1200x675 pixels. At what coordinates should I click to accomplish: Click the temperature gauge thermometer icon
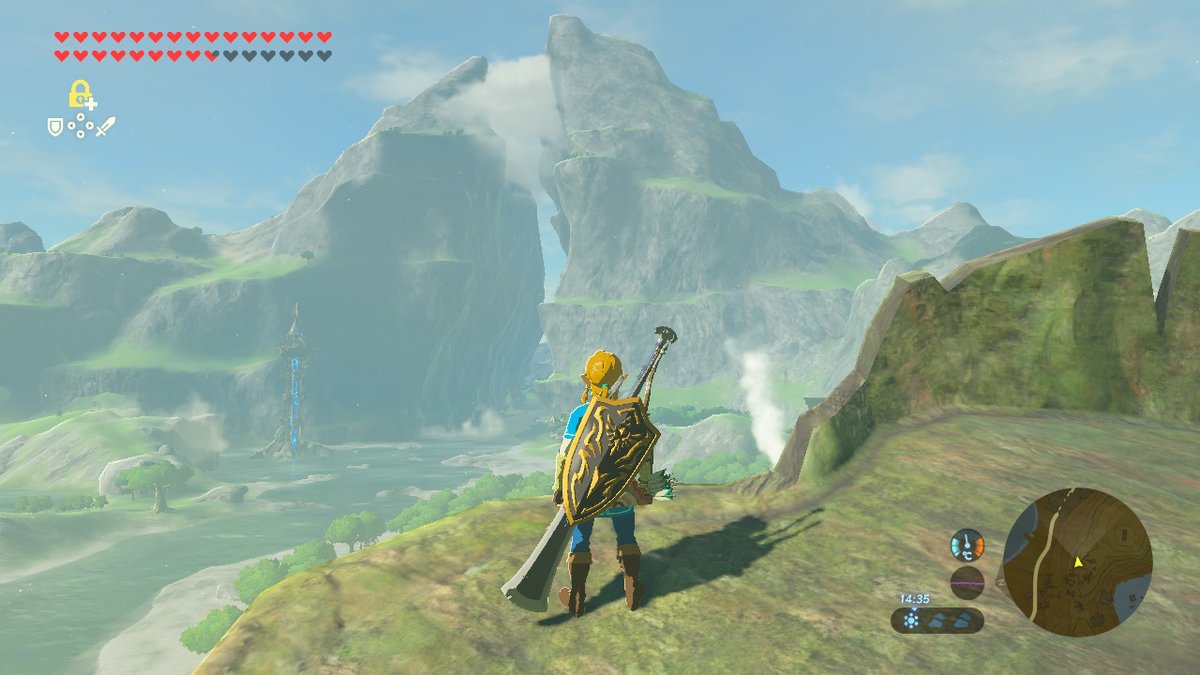966,545
